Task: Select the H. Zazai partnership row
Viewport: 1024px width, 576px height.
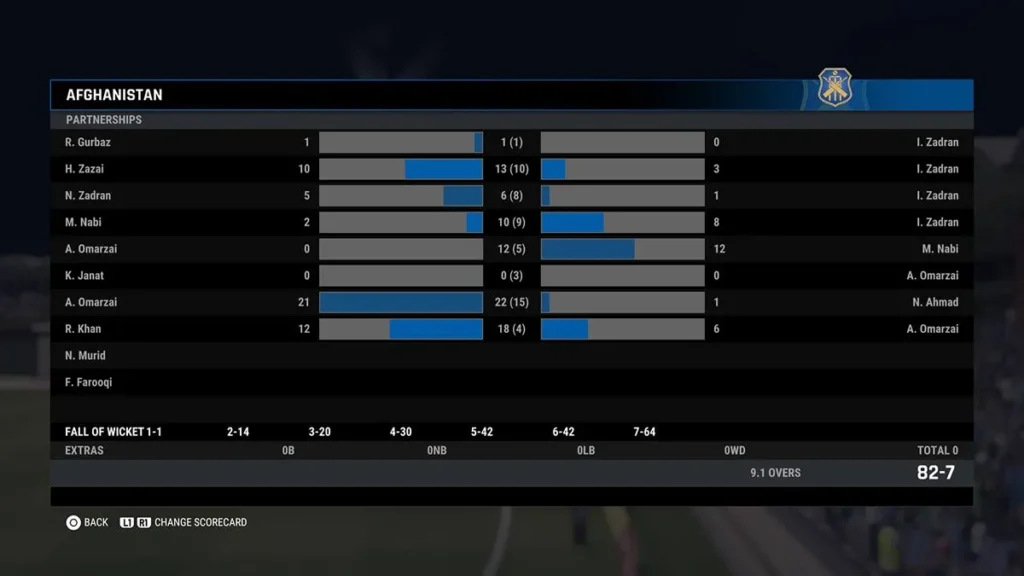Action: point(511,169)
